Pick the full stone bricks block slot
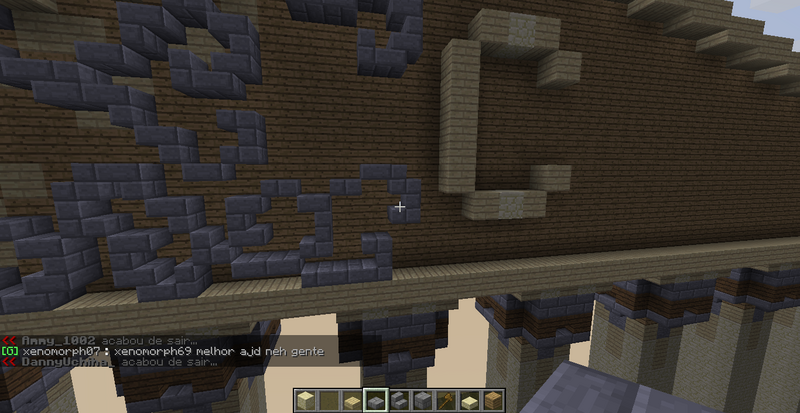 [422, 400]
